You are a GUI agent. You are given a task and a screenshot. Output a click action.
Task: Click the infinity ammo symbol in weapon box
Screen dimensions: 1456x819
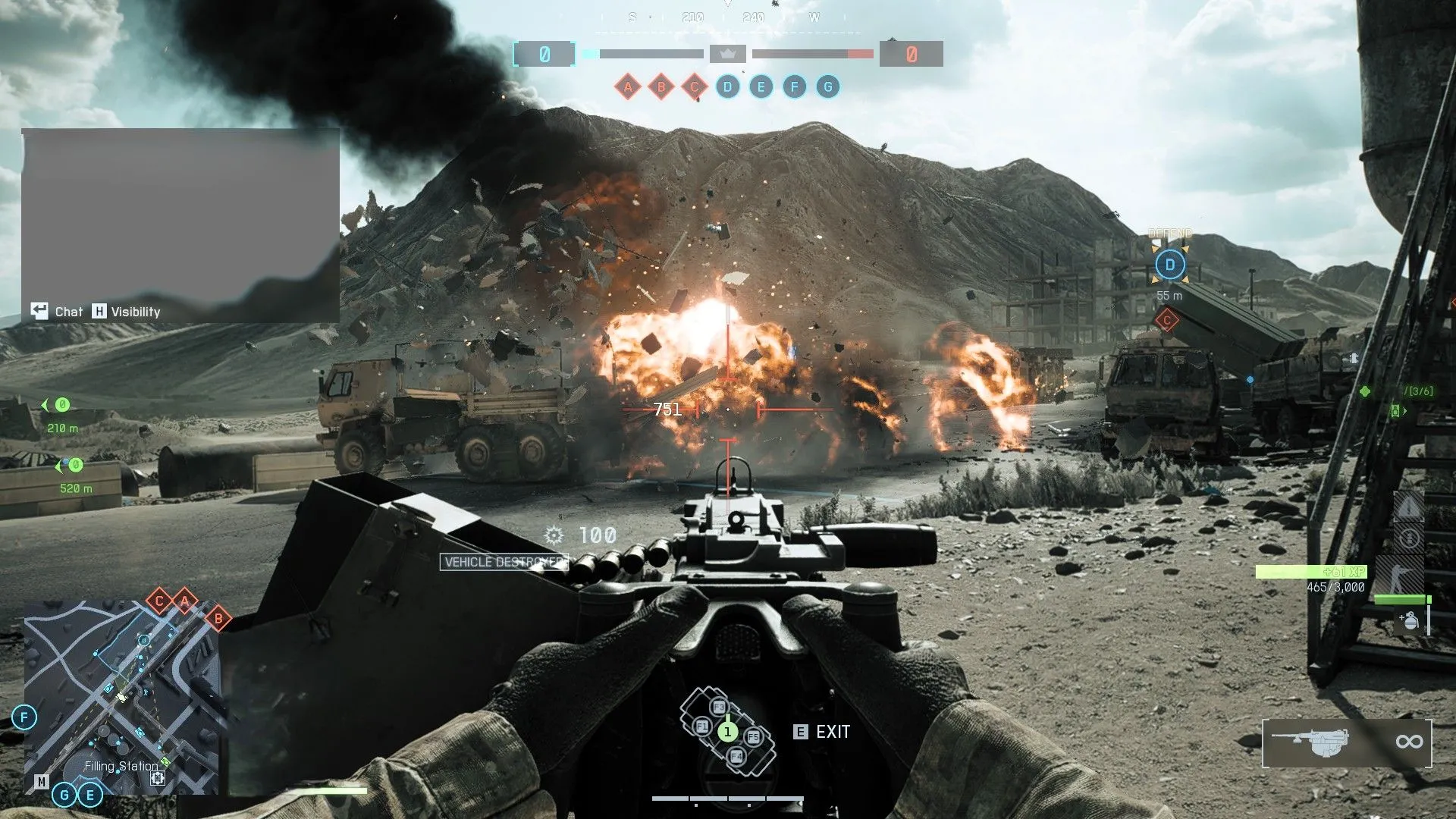1409,742
